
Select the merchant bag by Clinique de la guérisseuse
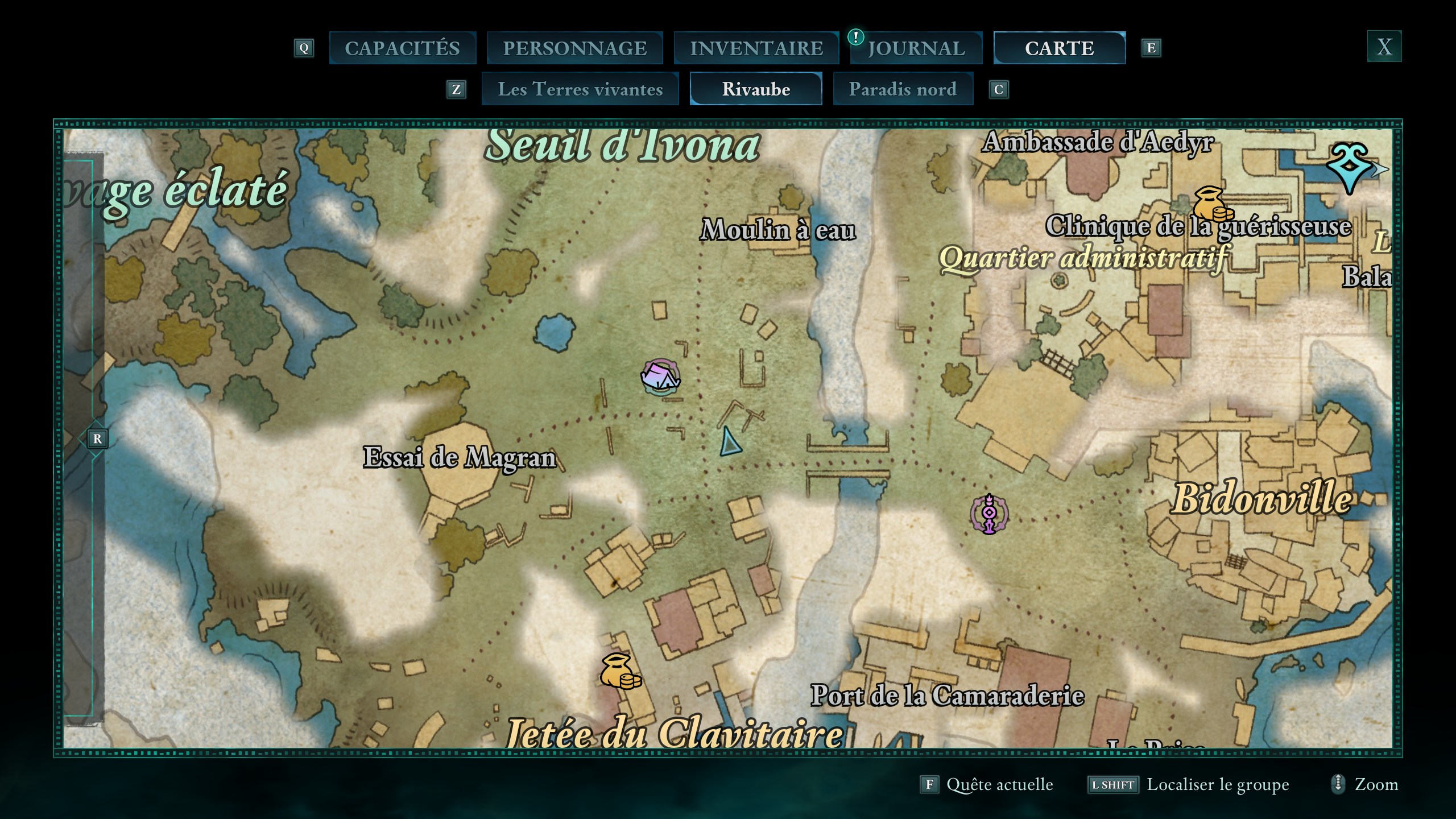point(1212,205)
